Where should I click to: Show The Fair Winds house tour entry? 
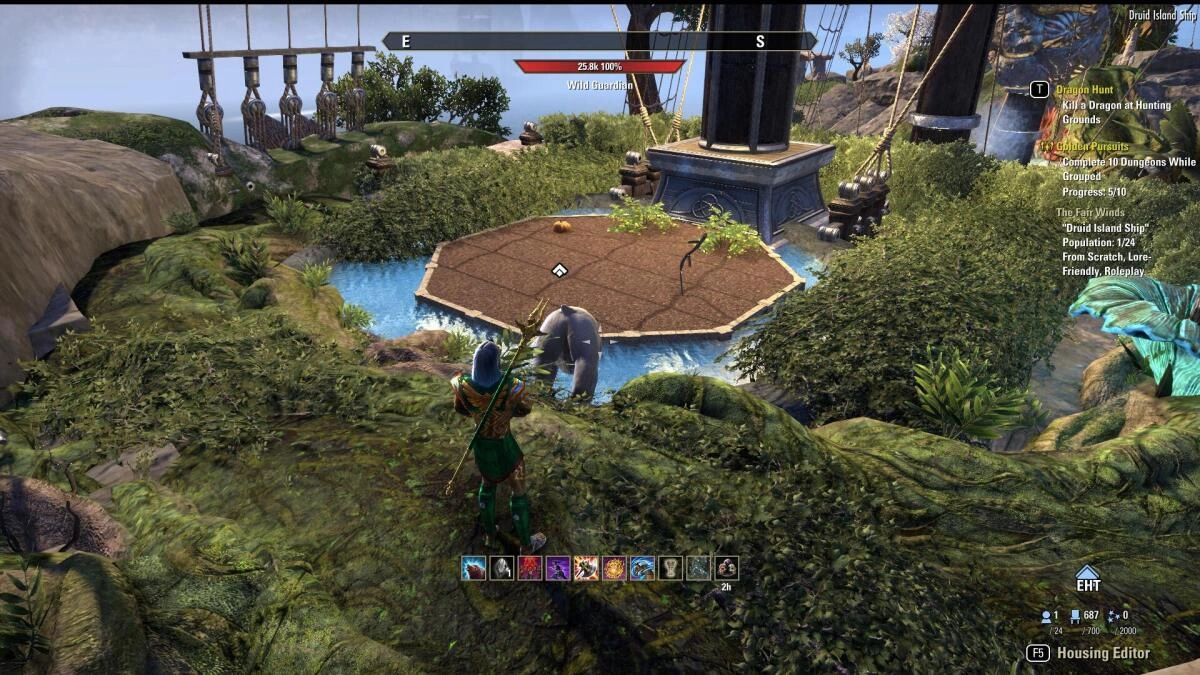coord(1090,212)
